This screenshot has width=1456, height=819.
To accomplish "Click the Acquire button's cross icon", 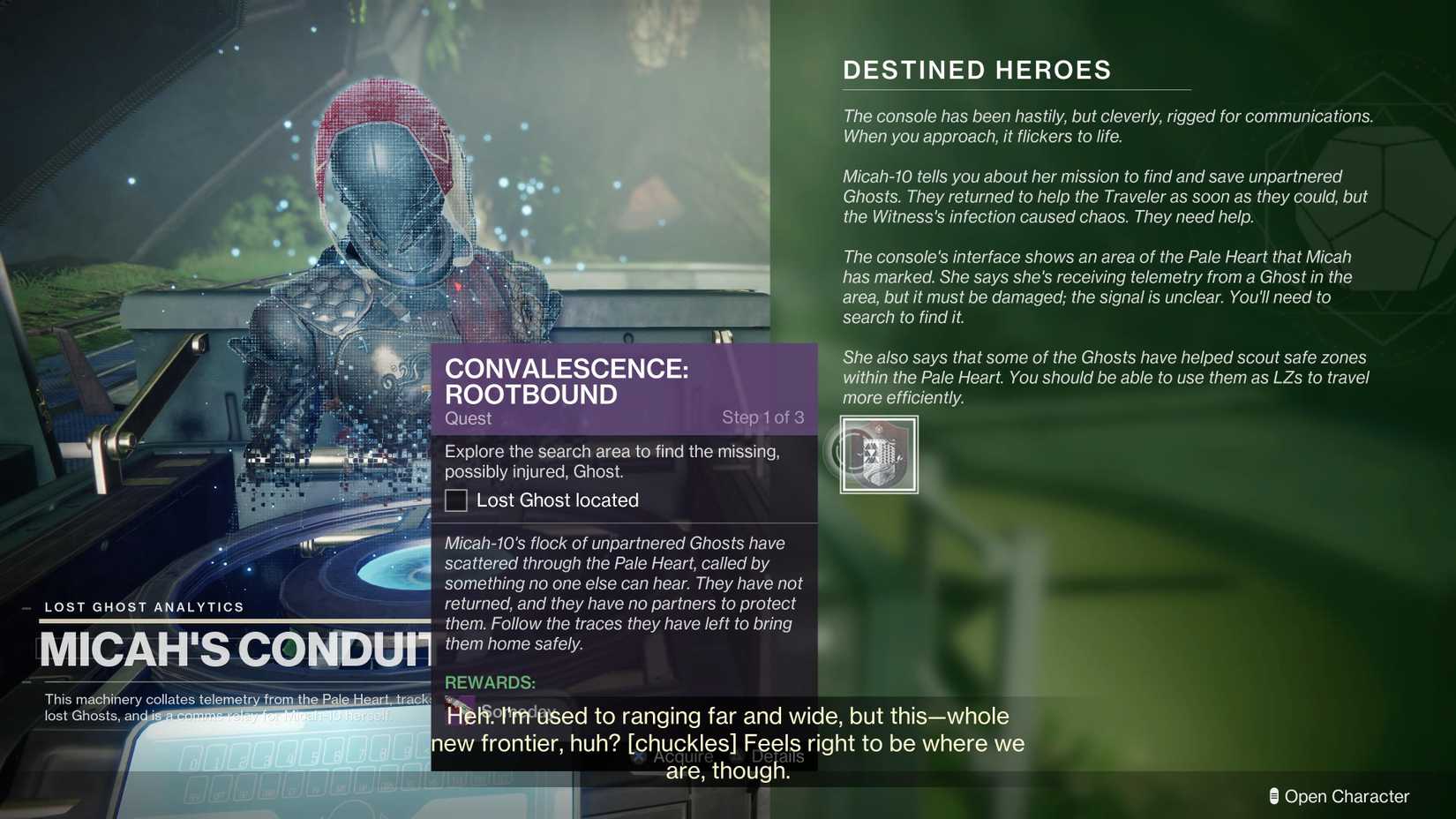I will (x=638, y=756).
